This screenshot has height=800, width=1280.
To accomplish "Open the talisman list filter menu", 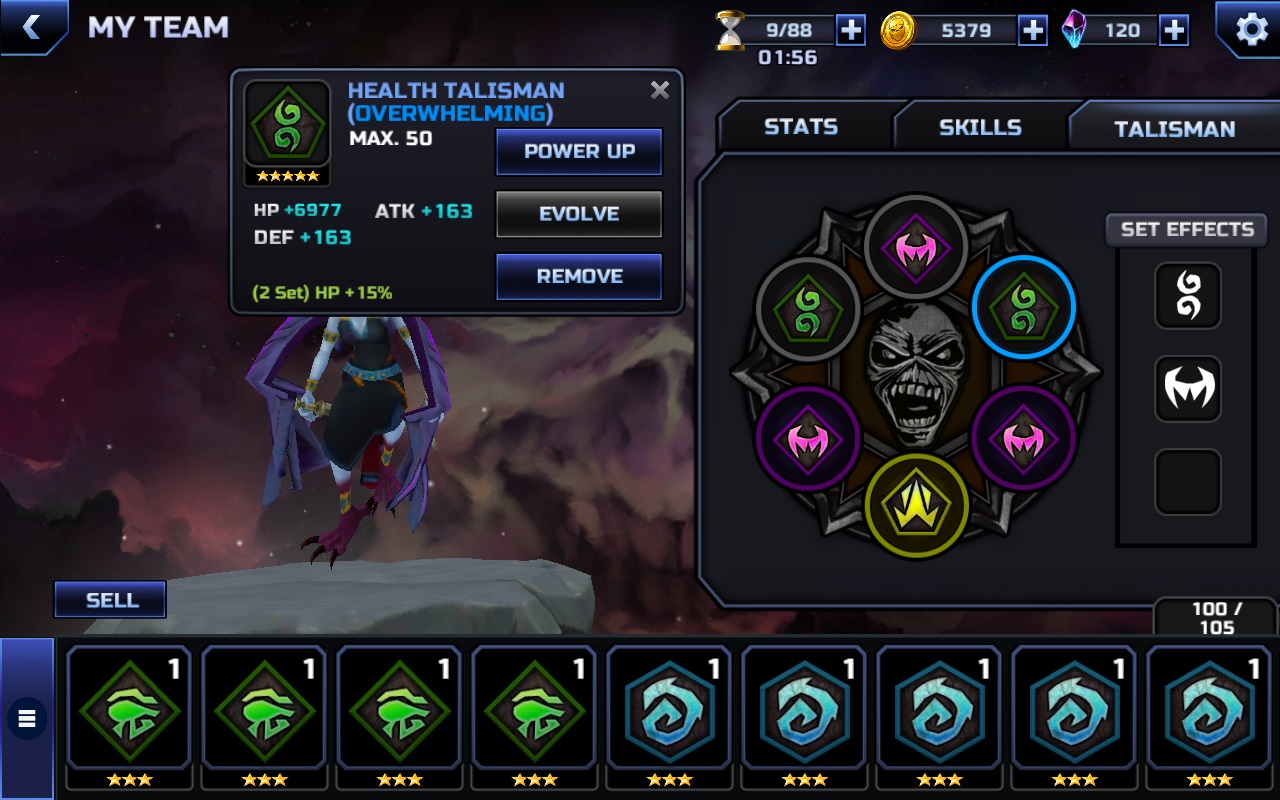I will tap(27, 717).
